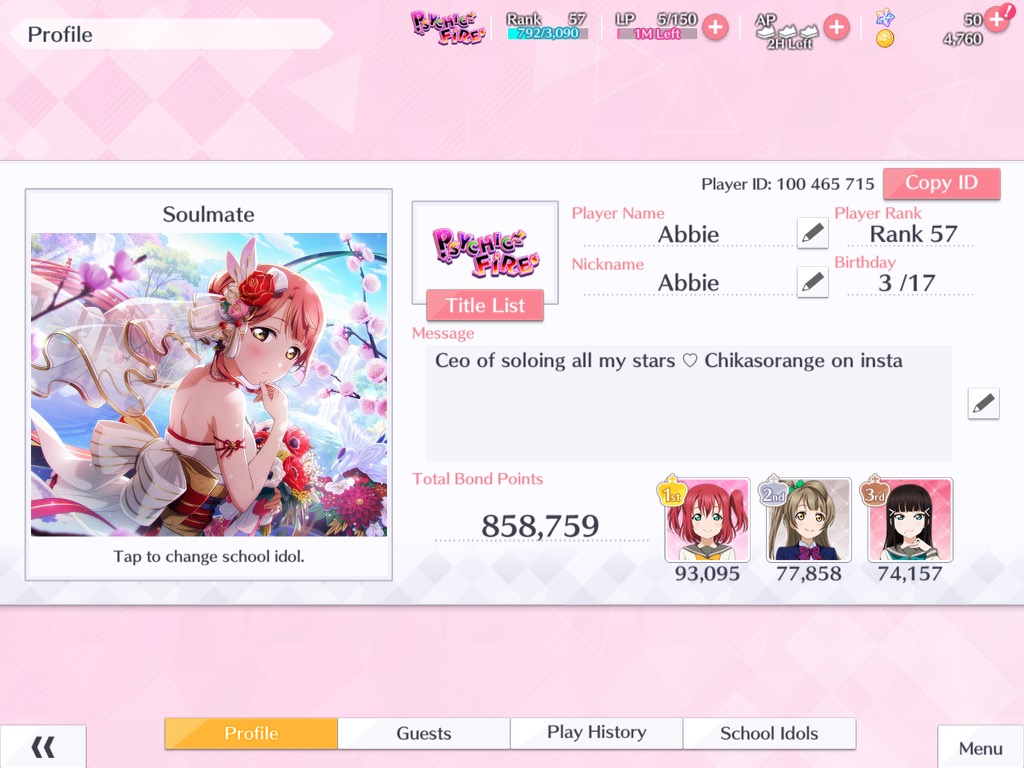1024x768 pixels.
Task: Buy more star gems with plus button
Action: pos(996,19)
